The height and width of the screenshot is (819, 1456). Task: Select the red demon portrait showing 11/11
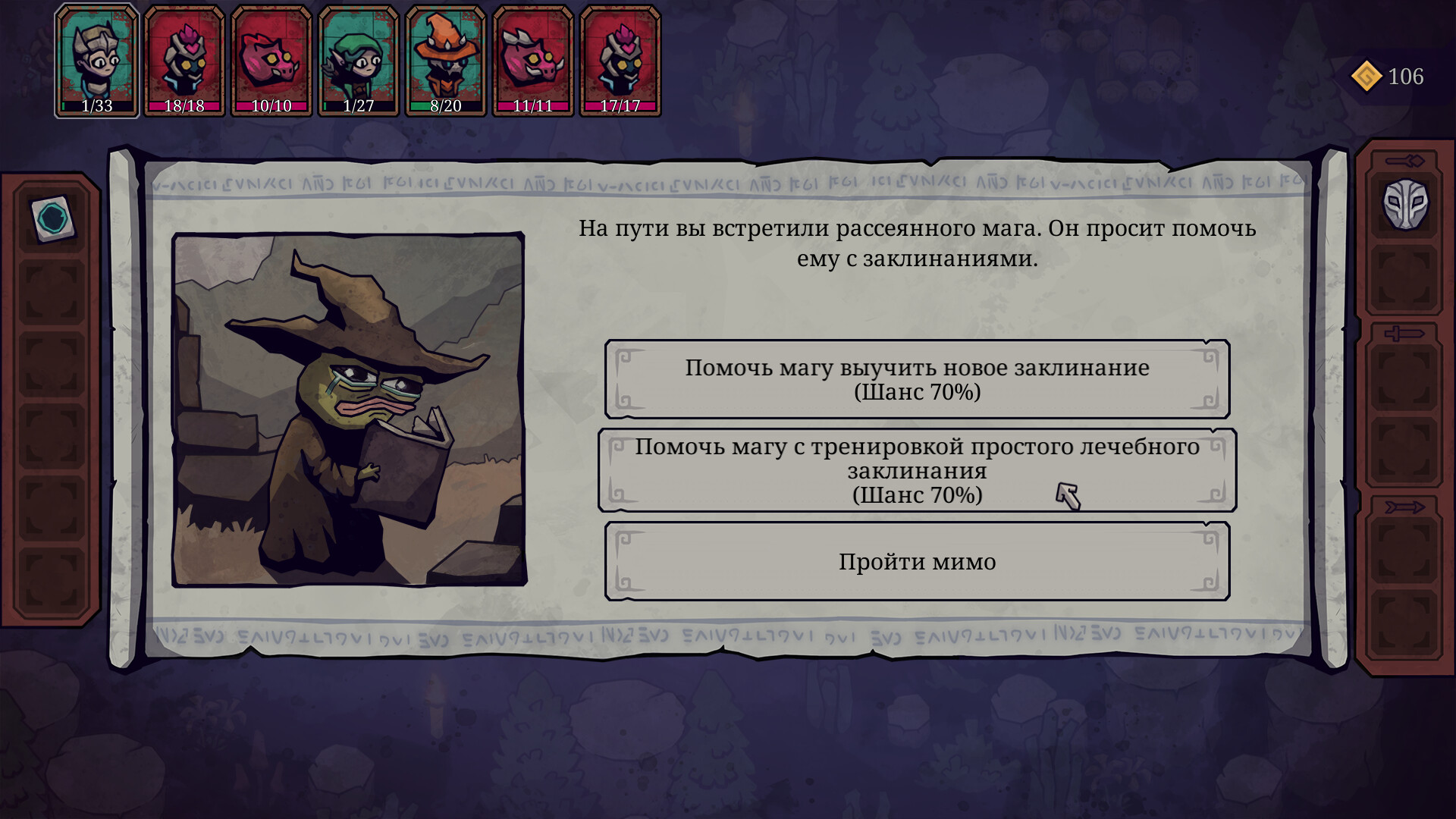pyautogui.click(x=535, y=57)
